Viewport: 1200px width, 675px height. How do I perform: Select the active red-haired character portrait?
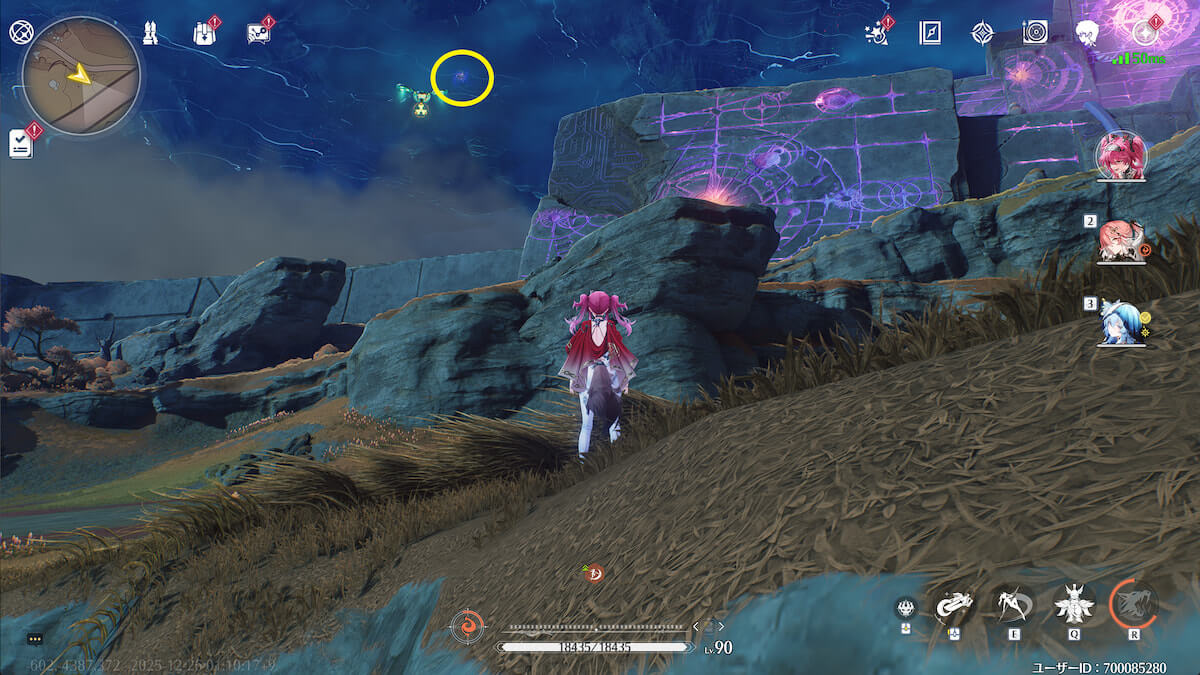(x=1120, y=155)
